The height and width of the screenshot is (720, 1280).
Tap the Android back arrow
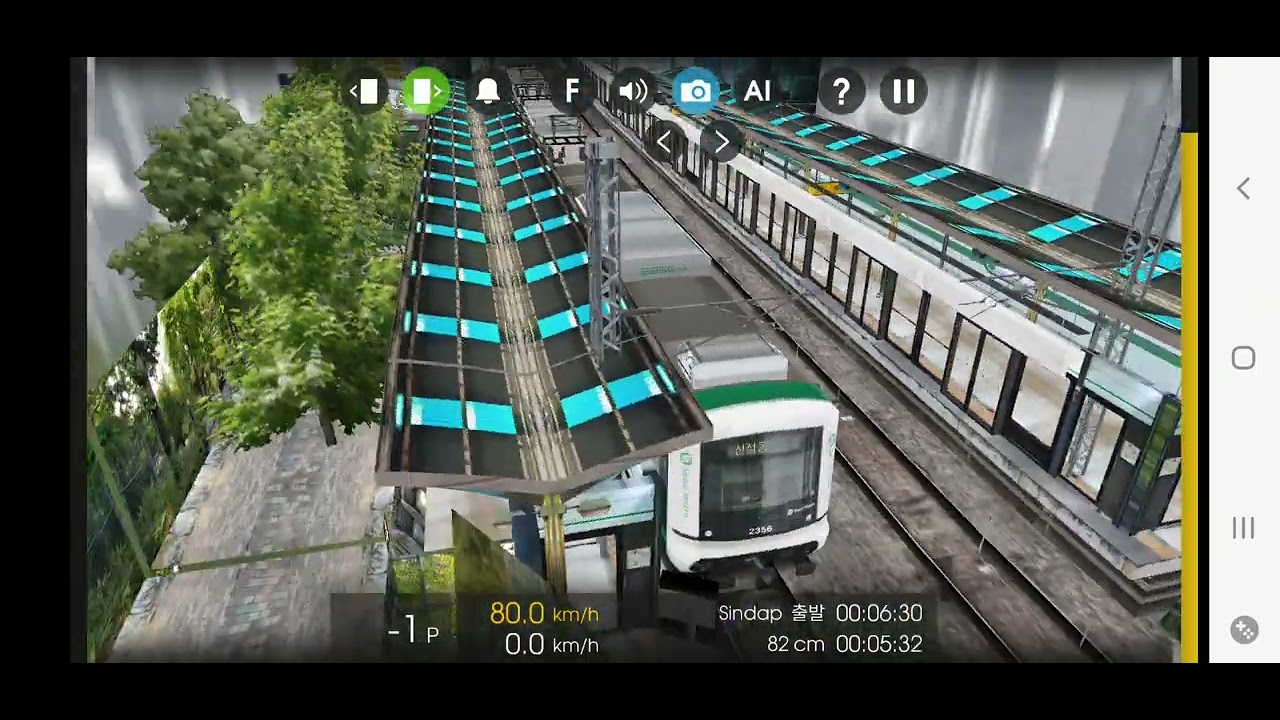pyautogui.click(x=1243, y=189)
